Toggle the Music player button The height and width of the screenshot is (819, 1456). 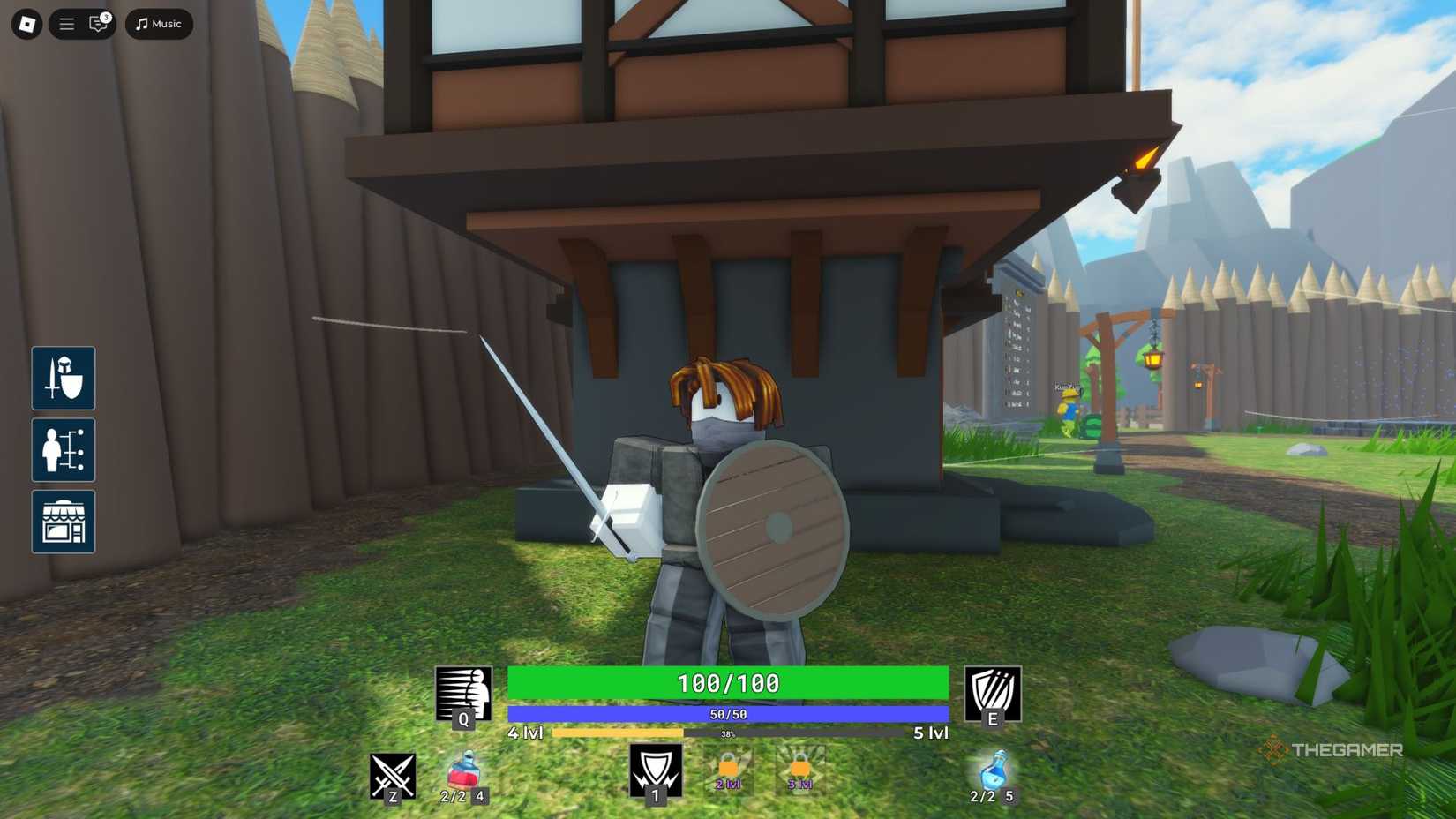pos(158,24)
